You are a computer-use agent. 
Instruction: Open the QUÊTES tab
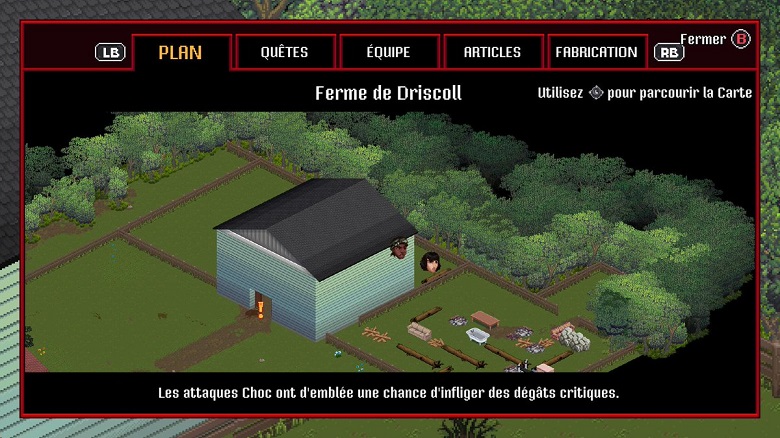click(x=284, y=52)
